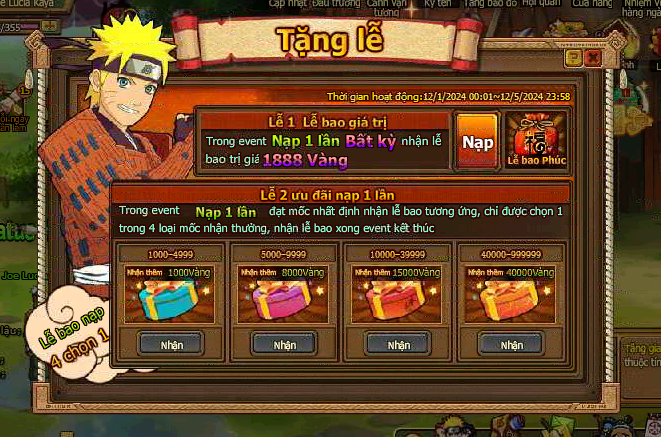Open the Lễ bao Phúc gift pack
The height and width of the screenshot is (437, 661).
tap(536, 138)
